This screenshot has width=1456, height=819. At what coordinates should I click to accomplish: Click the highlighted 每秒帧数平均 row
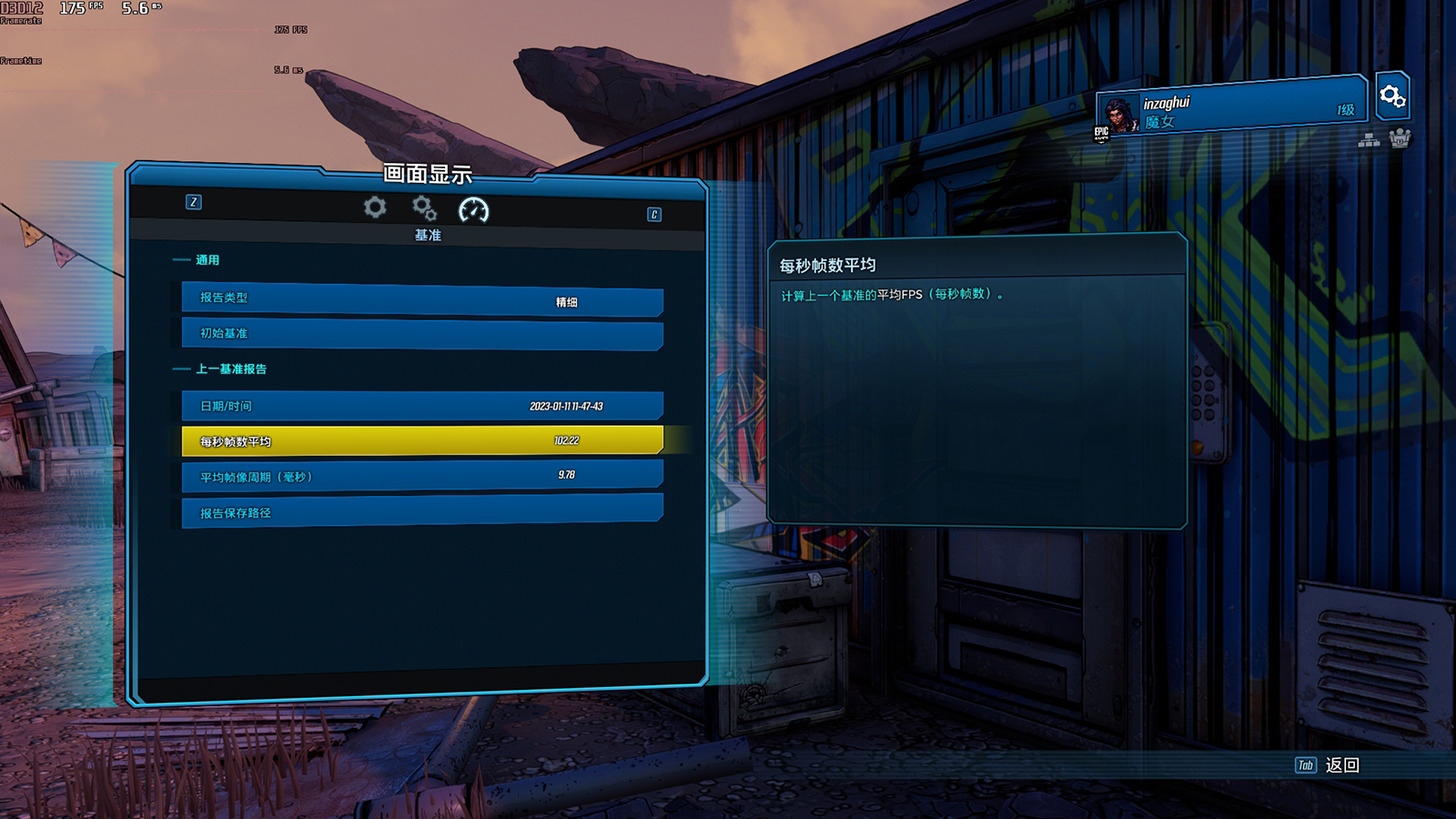(x=422, y=440)
